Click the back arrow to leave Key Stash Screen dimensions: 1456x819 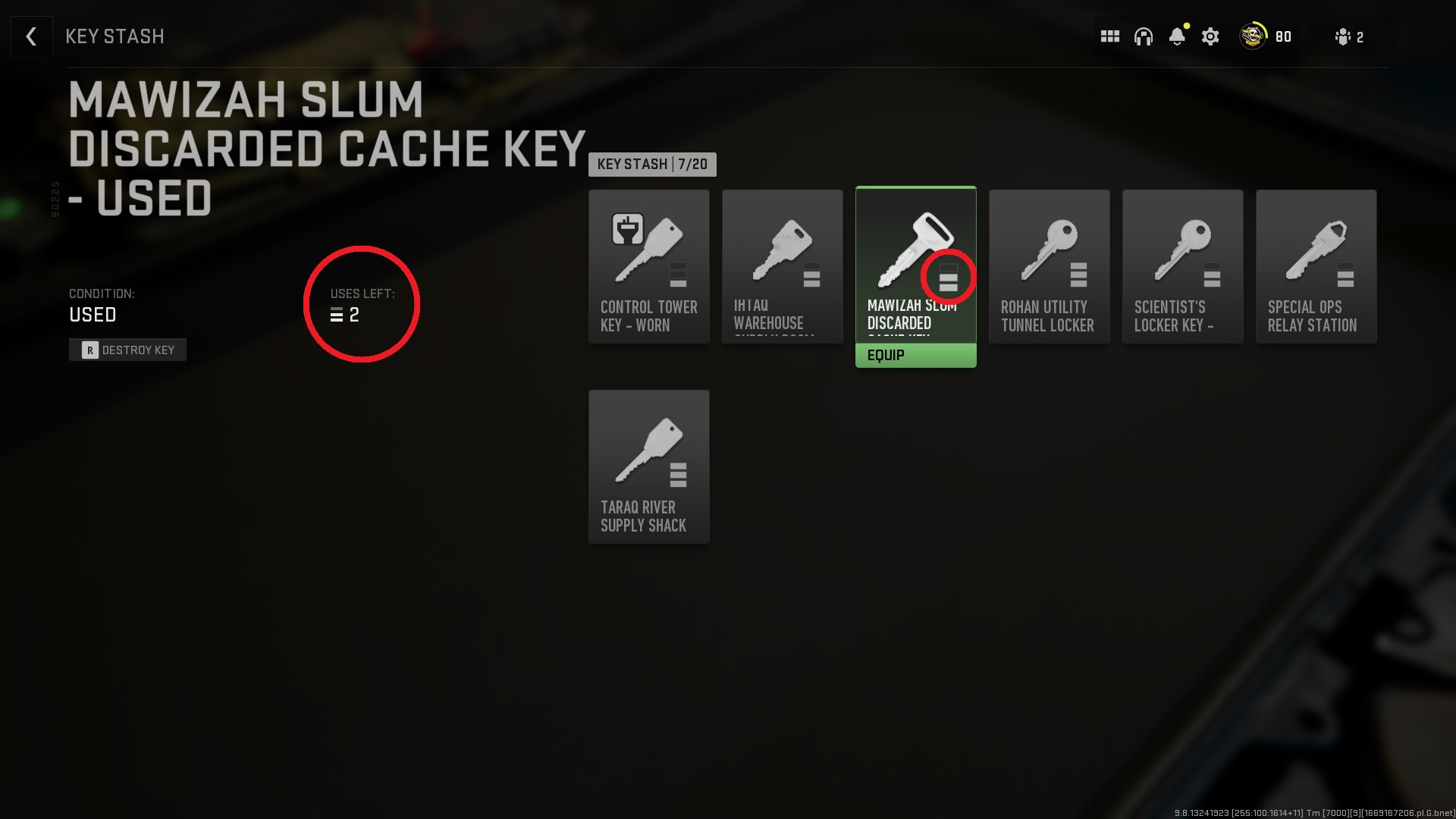pos(31,36)
